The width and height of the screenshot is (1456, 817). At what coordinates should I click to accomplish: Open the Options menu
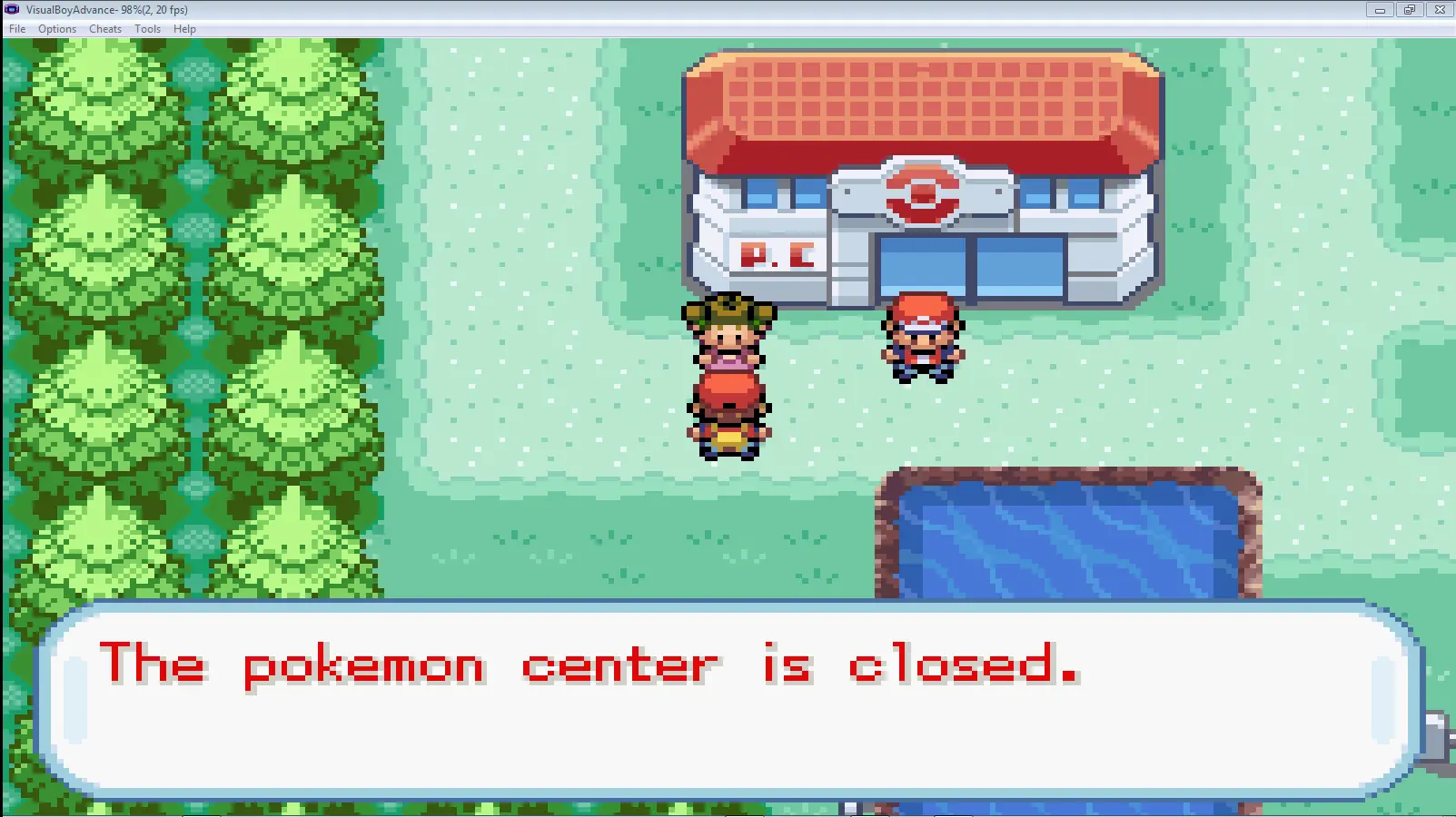click(57, 29)
